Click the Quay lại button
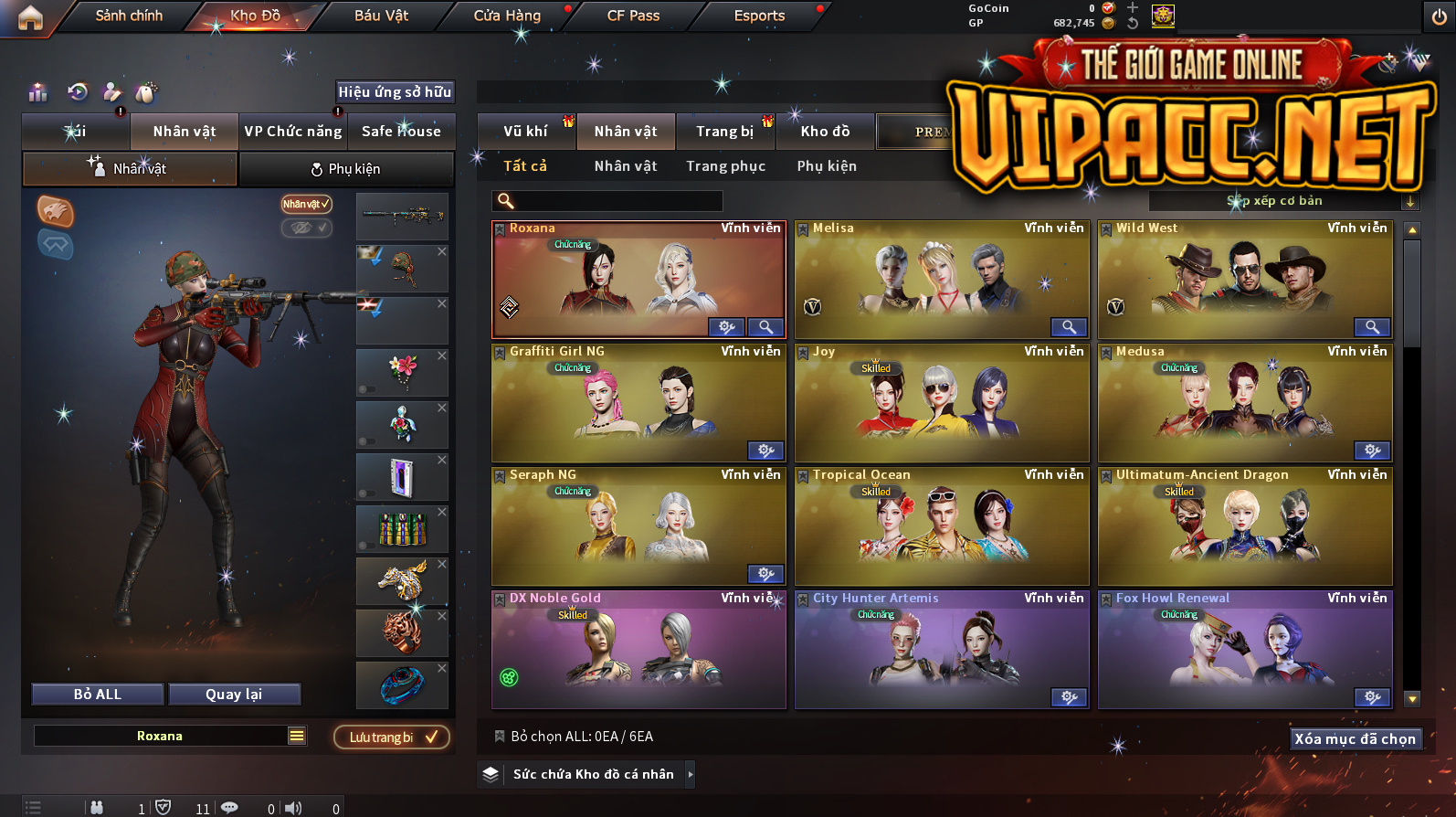 [234, 695]
